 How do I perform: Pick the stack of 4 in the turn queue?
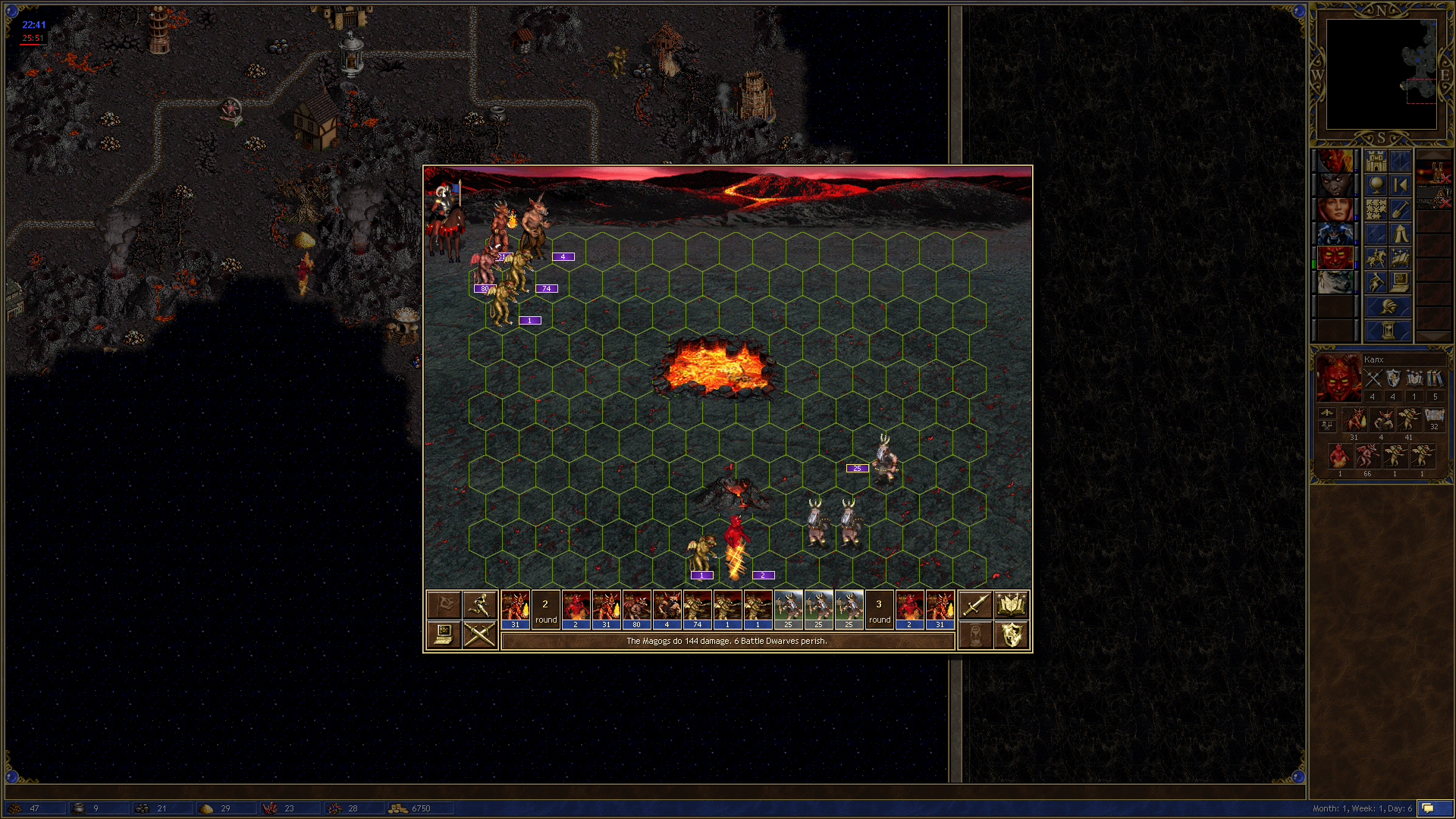[x=667, y=610]
